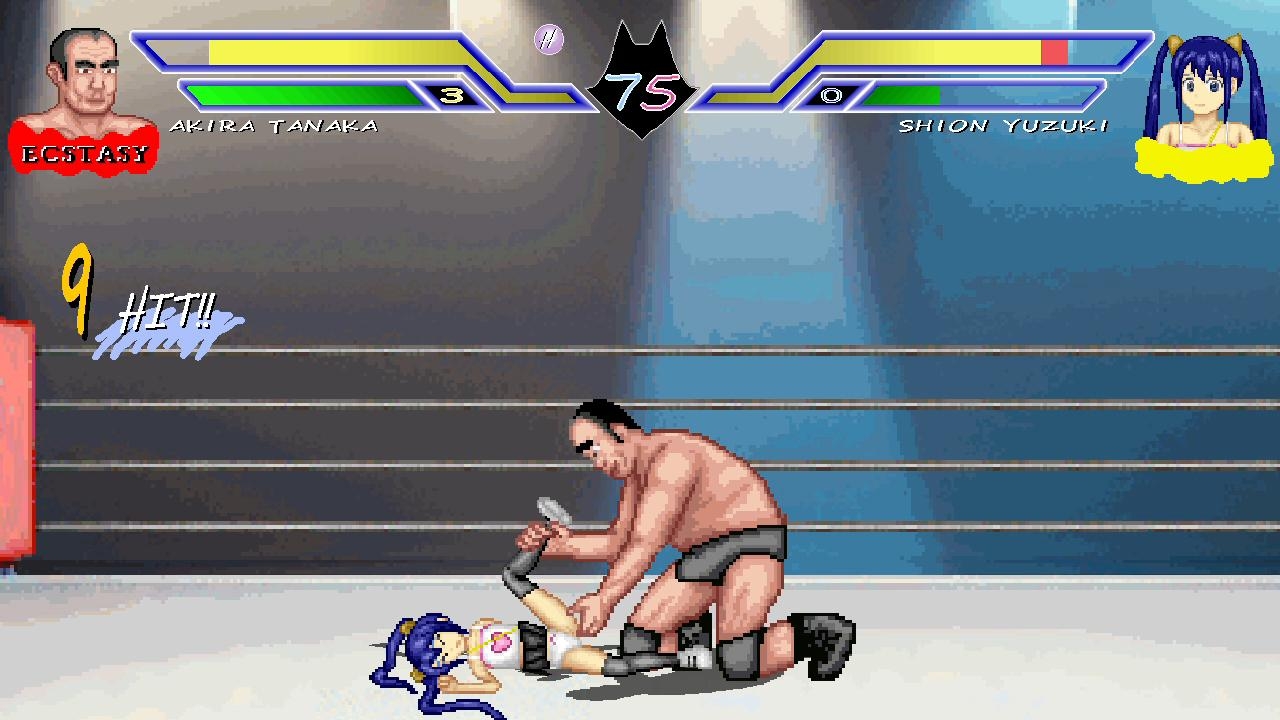Select the SHION YUZUKI name label

[1005, 125]
